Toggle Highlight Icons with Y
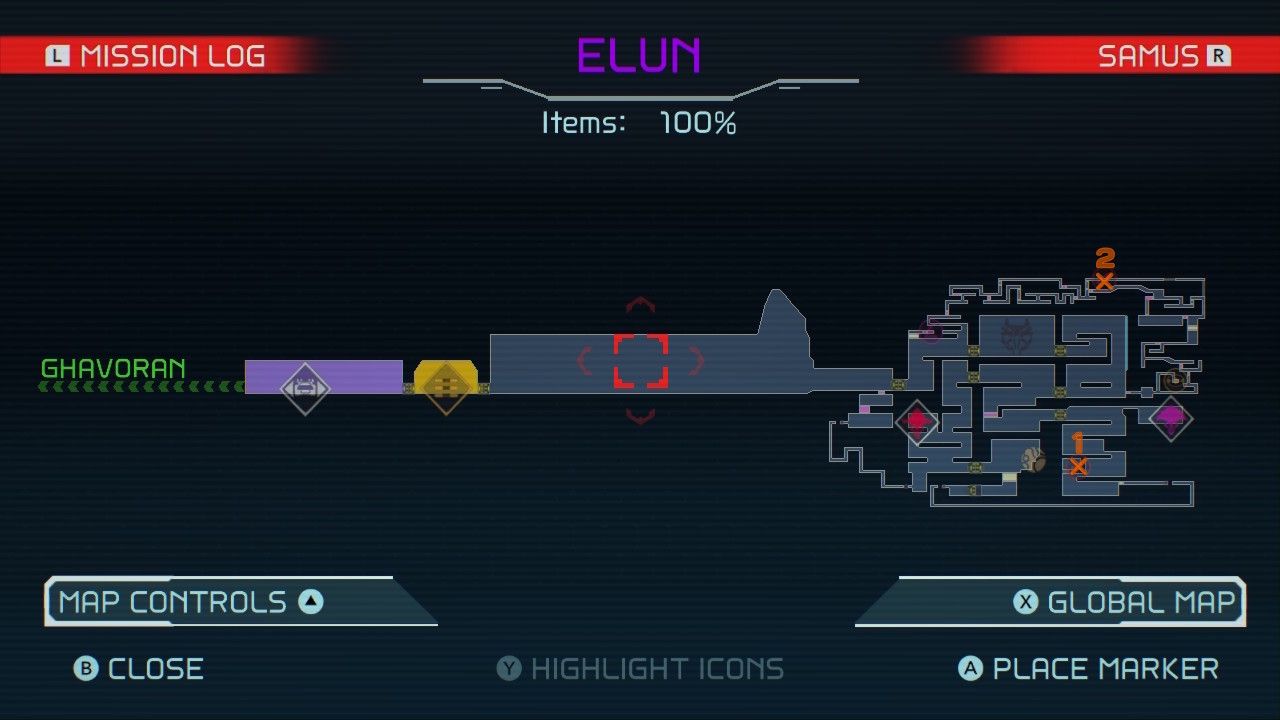1280x720 pixels. point(640,668)
